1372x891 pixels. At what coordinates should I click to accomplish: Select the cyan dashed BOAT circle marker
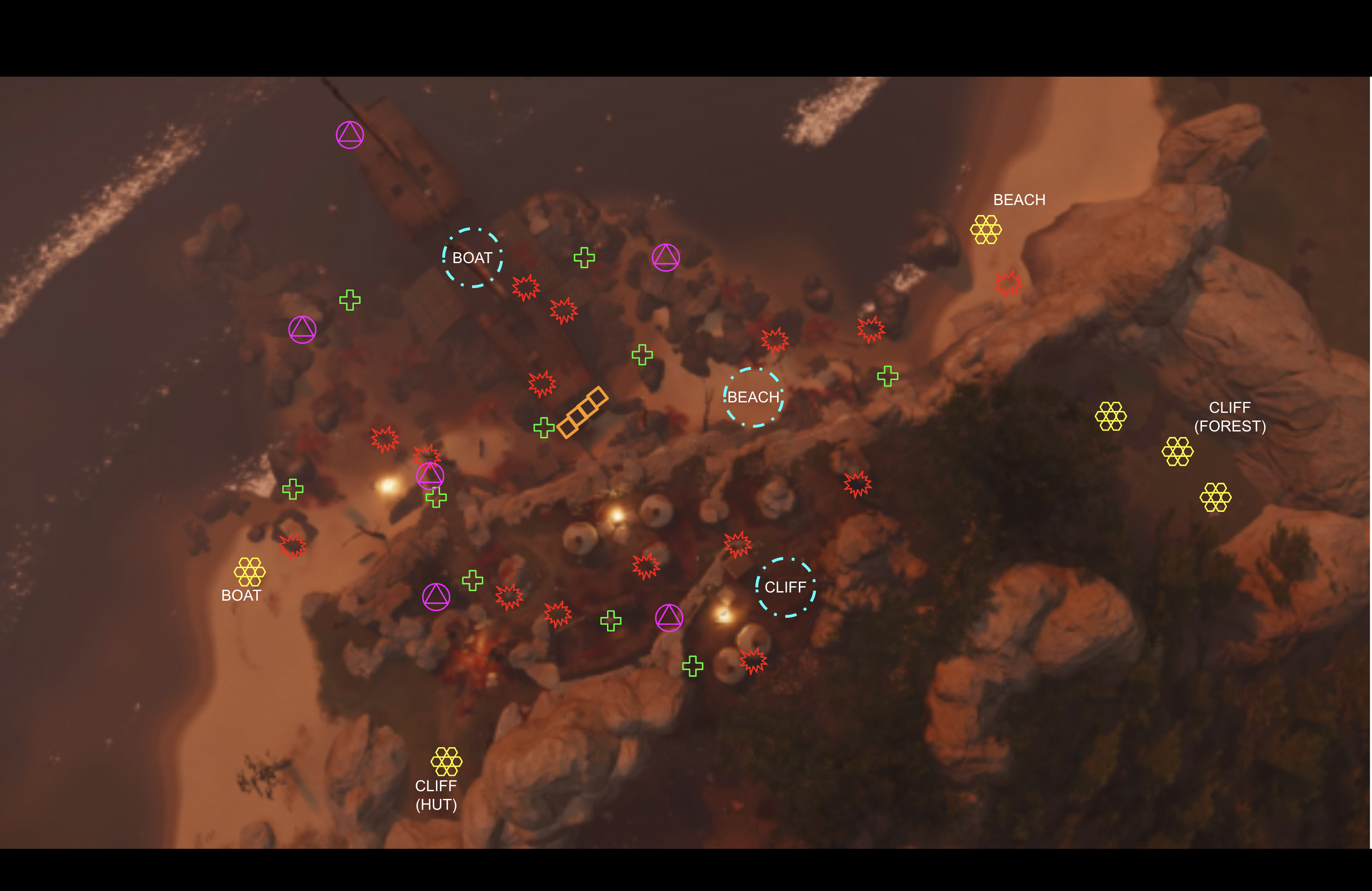(x=472, y=258)
